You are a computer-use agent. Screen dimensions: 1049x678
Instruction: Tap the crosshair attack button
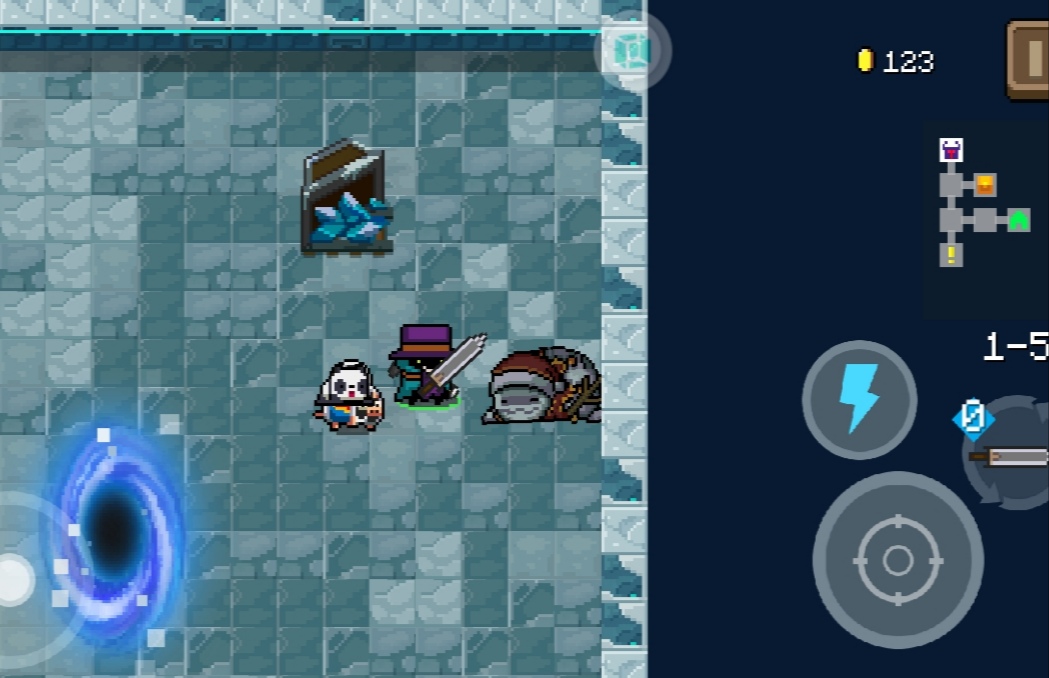[897, 559]
